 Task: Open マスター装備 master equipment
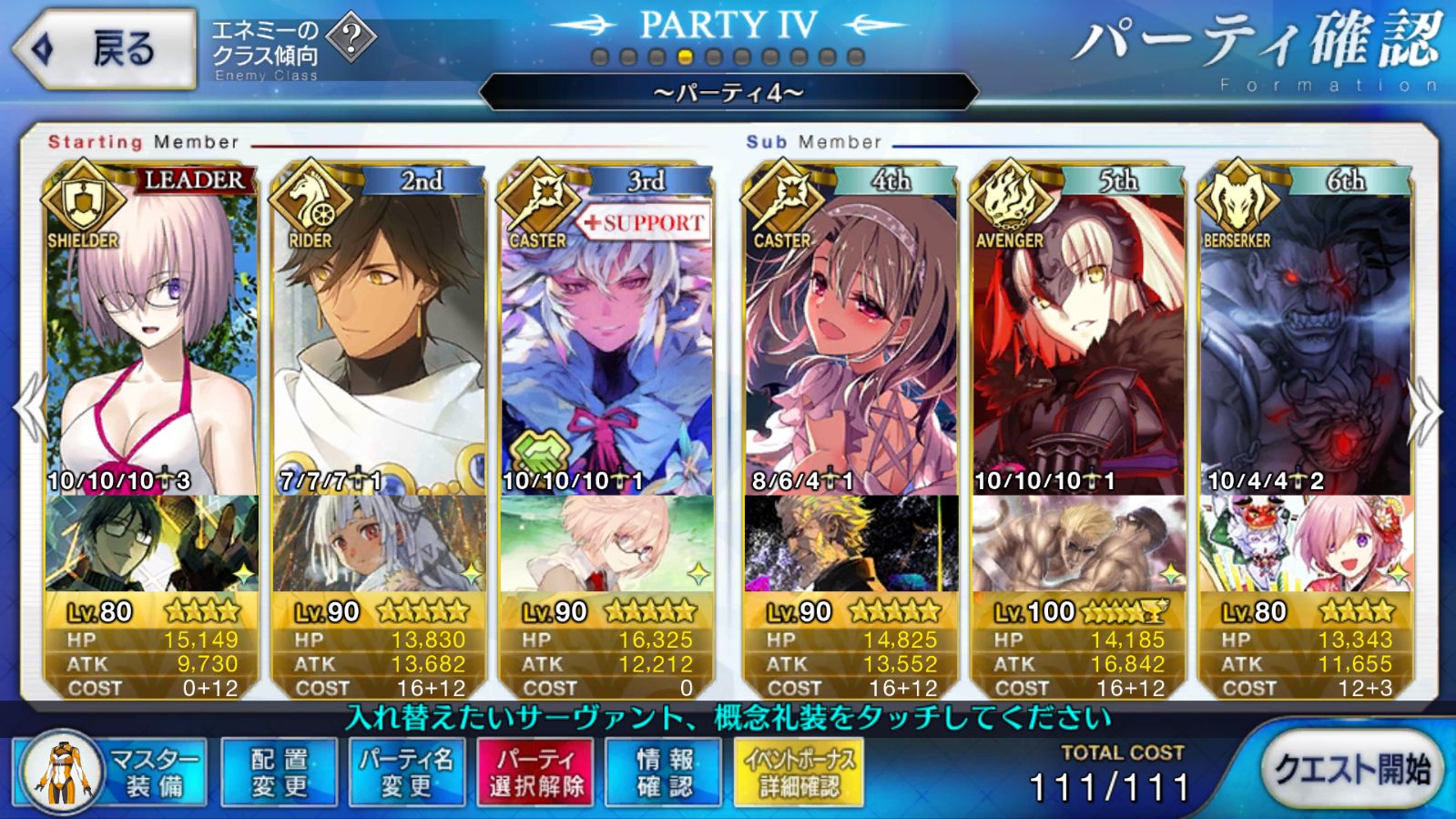click(x=111, y=772)
